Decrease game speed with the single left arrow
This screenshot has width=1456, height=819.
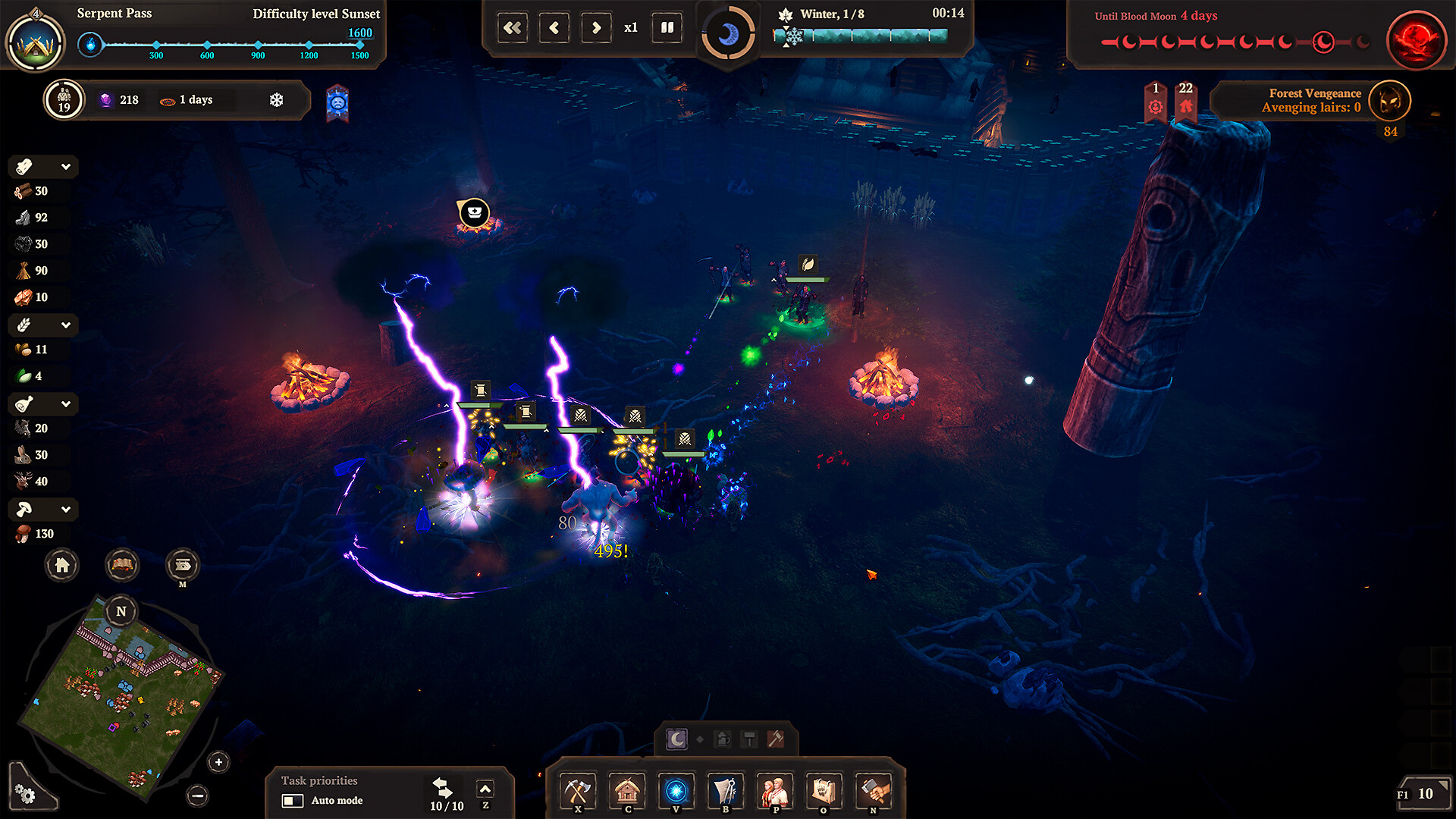(554, 28)
